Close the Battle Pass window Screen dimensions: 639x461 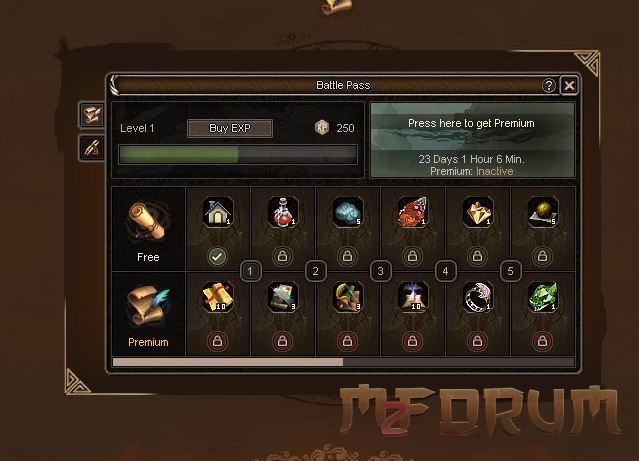(569, 86)
